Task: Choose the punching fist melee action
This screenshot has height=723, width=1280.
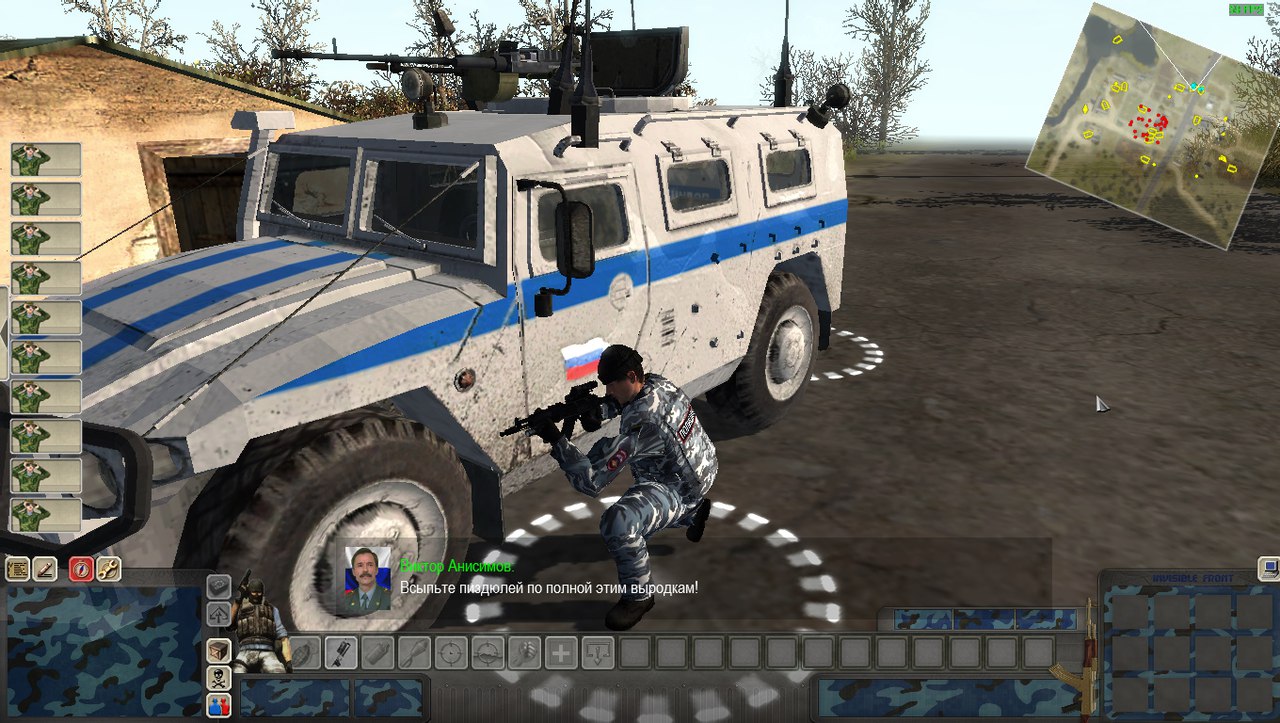Action: pos(523,653)
